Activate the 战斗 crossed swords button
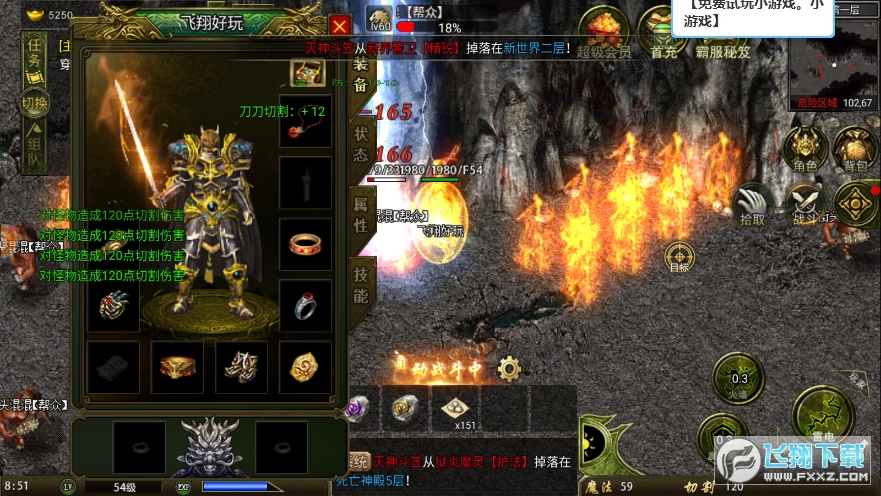The image size is (881, 496). pyautogui.click(x=804, y=204)
